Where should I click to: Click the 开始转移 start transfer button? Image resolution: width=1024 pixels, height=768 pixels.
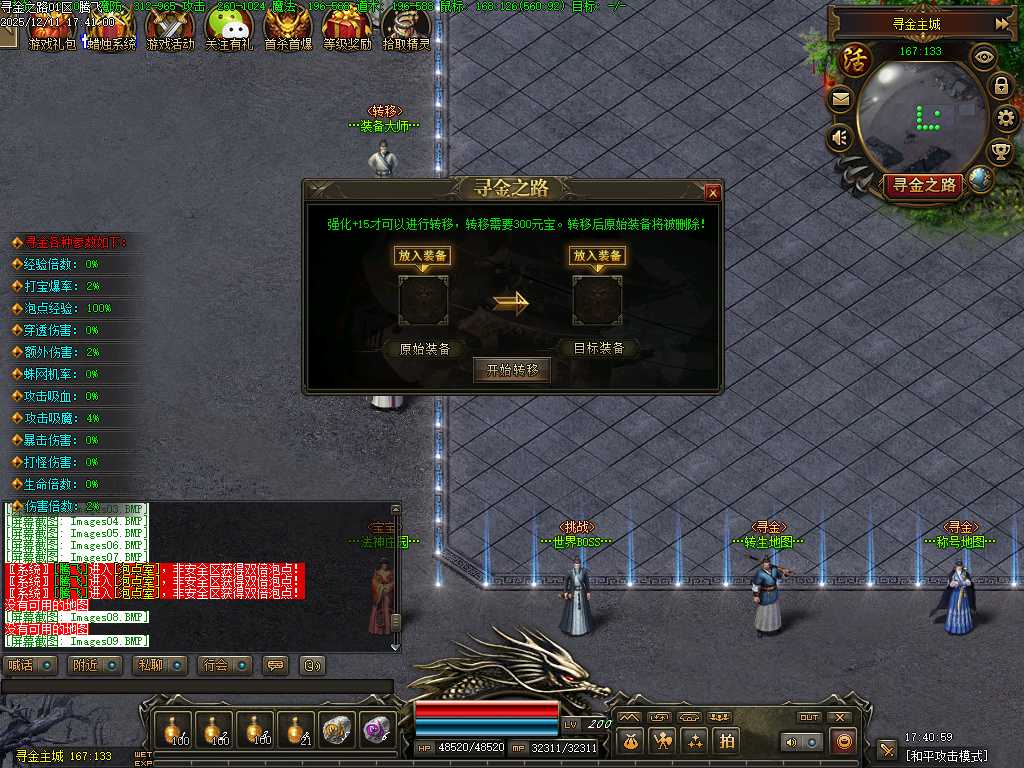(512, 370)
